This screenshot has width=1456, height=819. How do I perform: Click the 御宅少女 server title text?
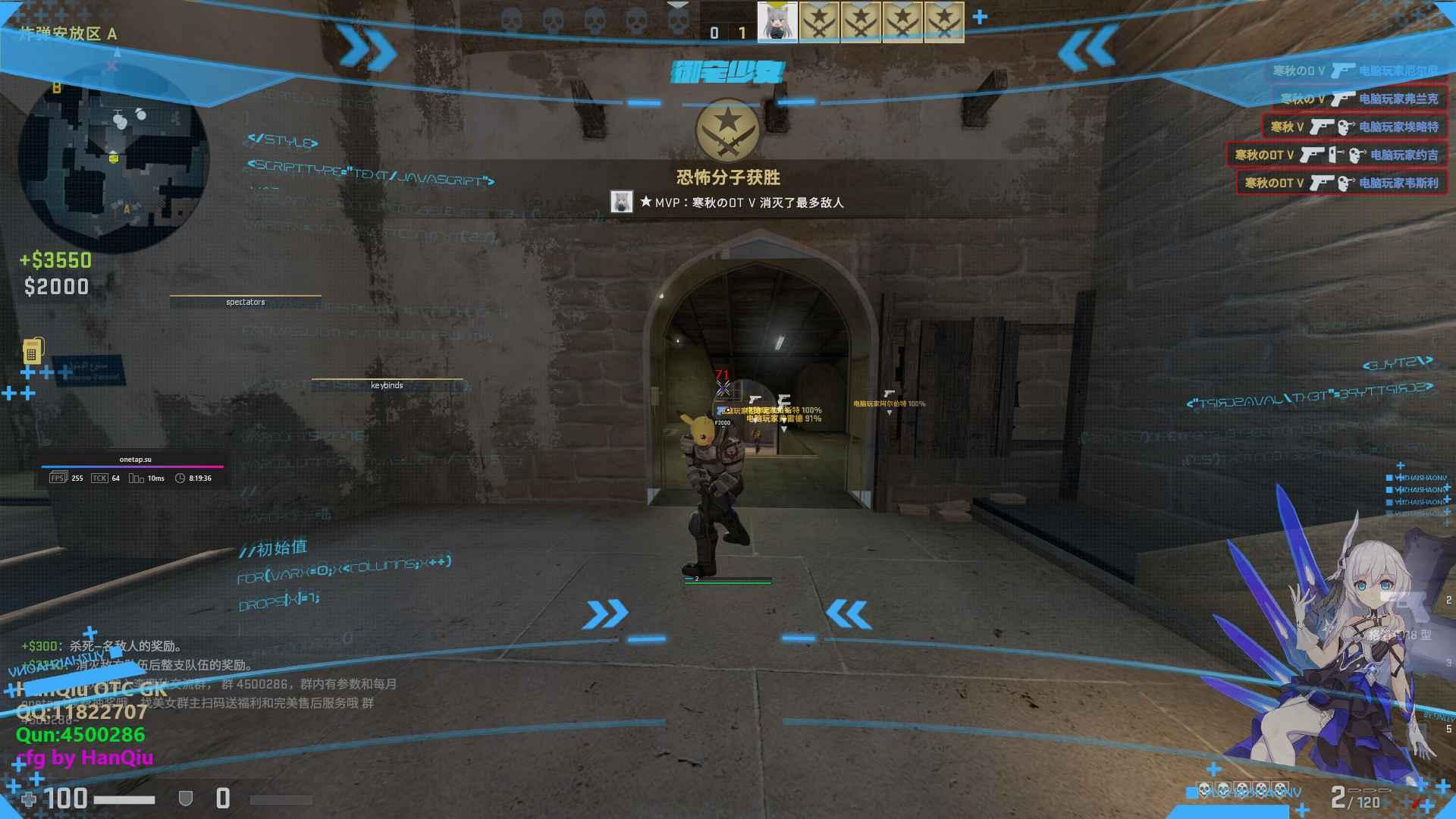tap(730, 73)
